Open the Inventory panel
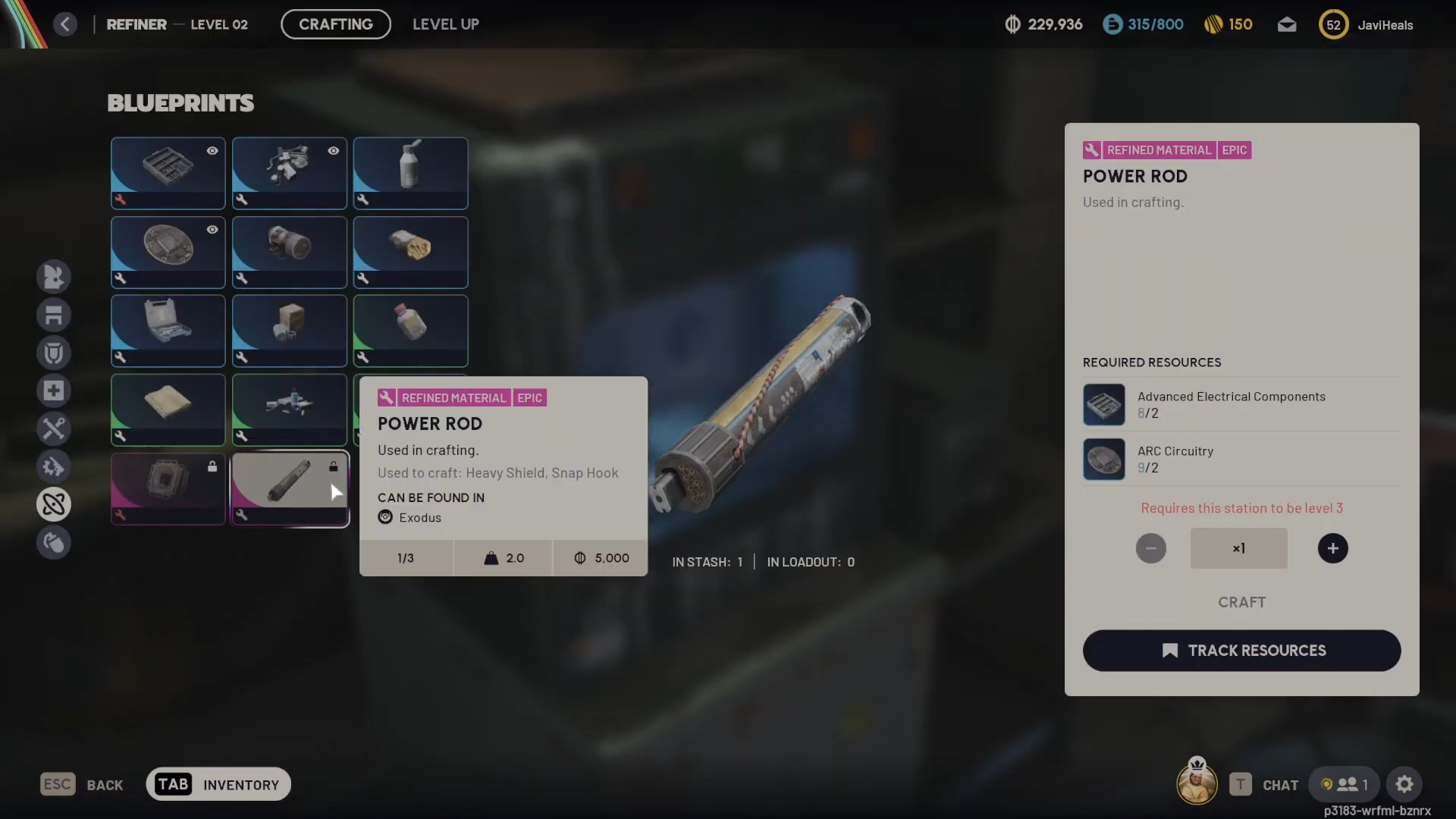The height and width of the screenshot is (819, 1456). (218, 784)
